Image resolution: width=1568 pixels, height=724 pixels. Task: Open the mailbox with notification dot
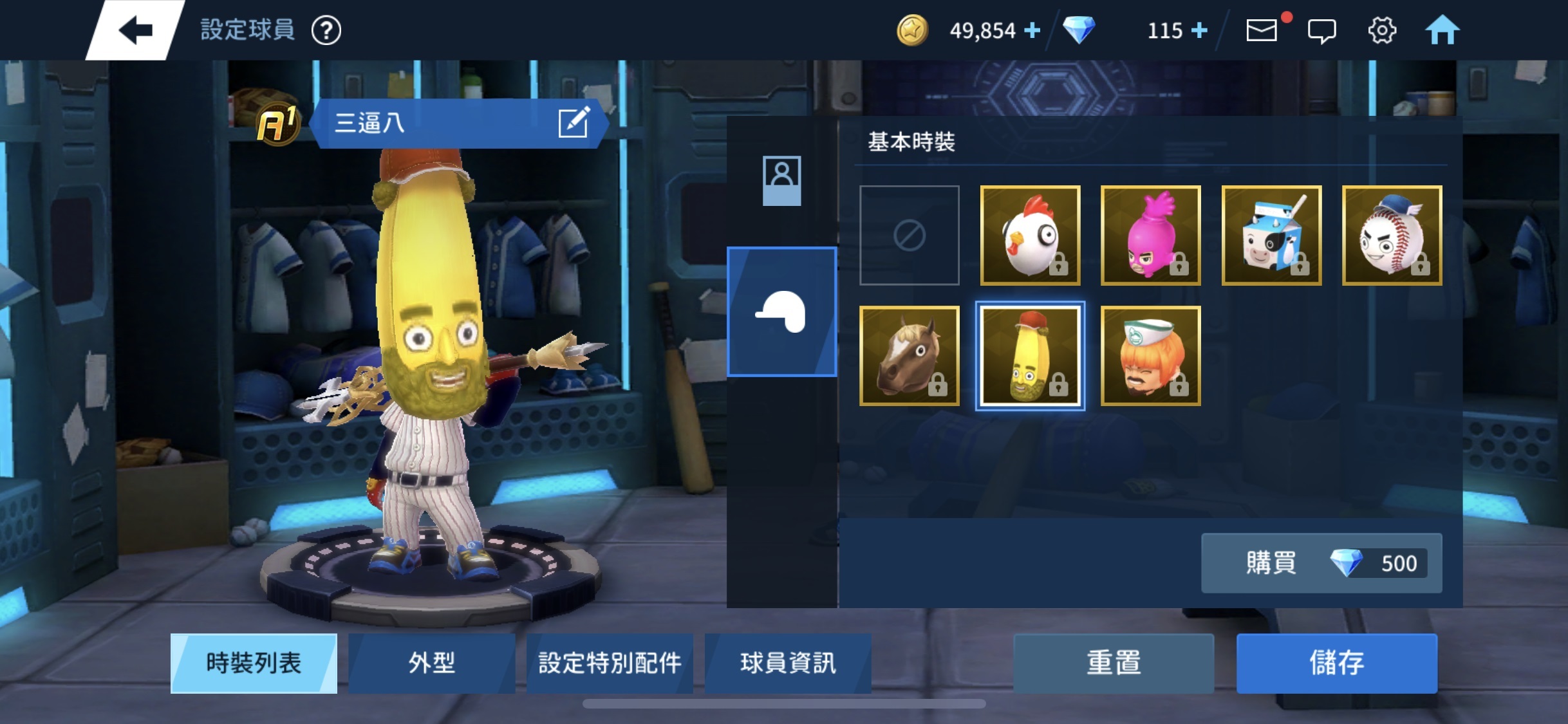(x=1262, y=30)
